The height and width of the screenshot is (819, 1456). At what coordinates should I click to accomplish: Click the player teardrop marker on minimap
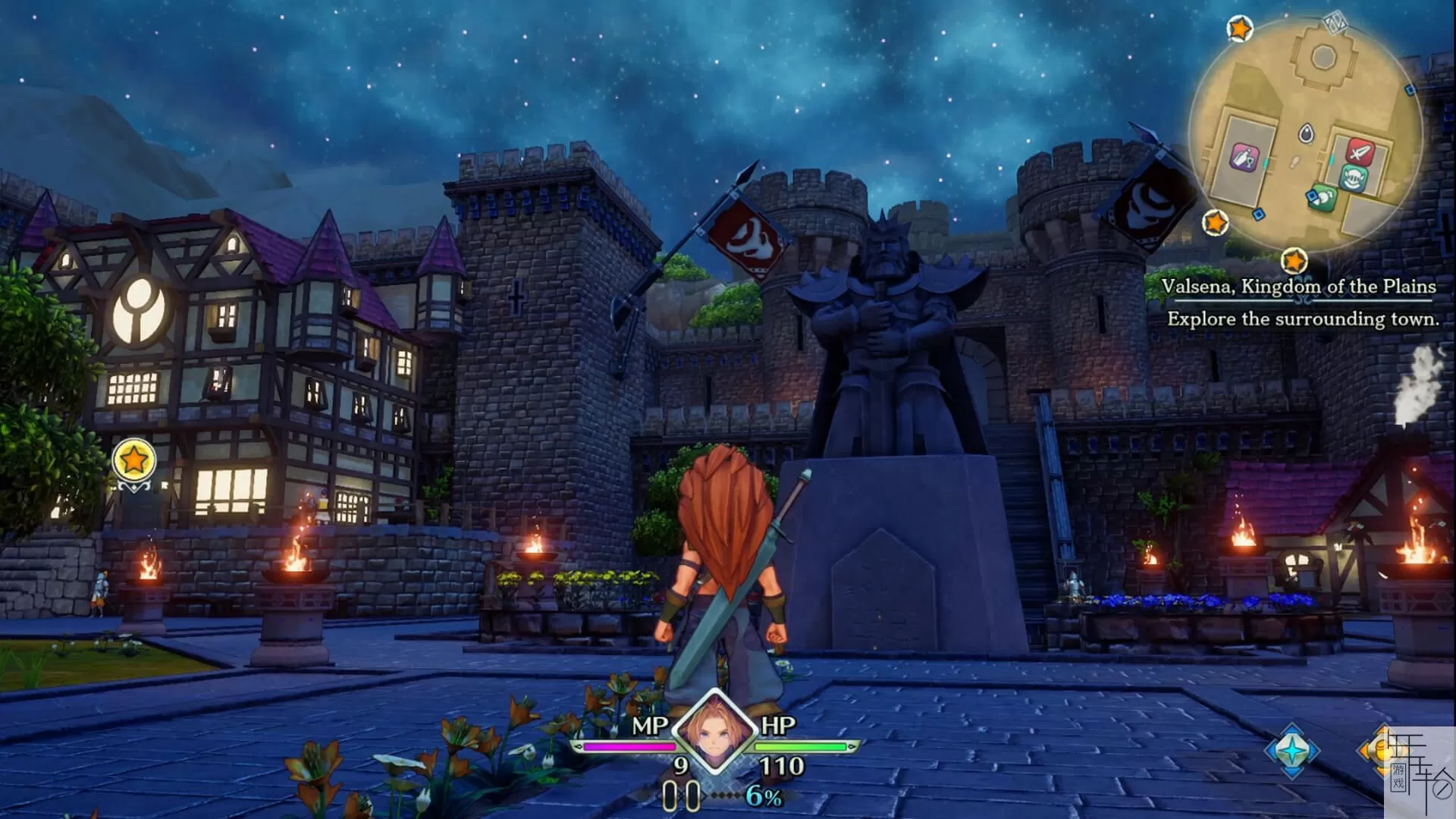(1306, 133)
